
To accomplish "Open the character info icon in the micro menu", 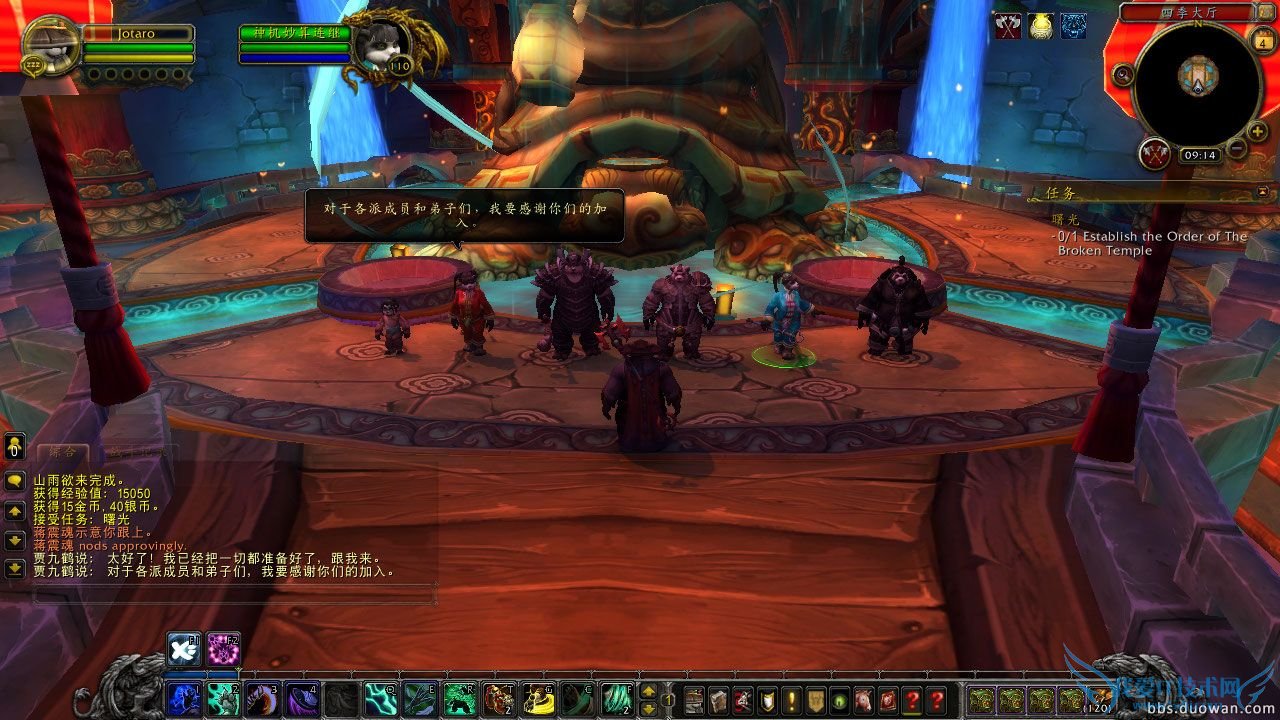I will click(696, 700).
